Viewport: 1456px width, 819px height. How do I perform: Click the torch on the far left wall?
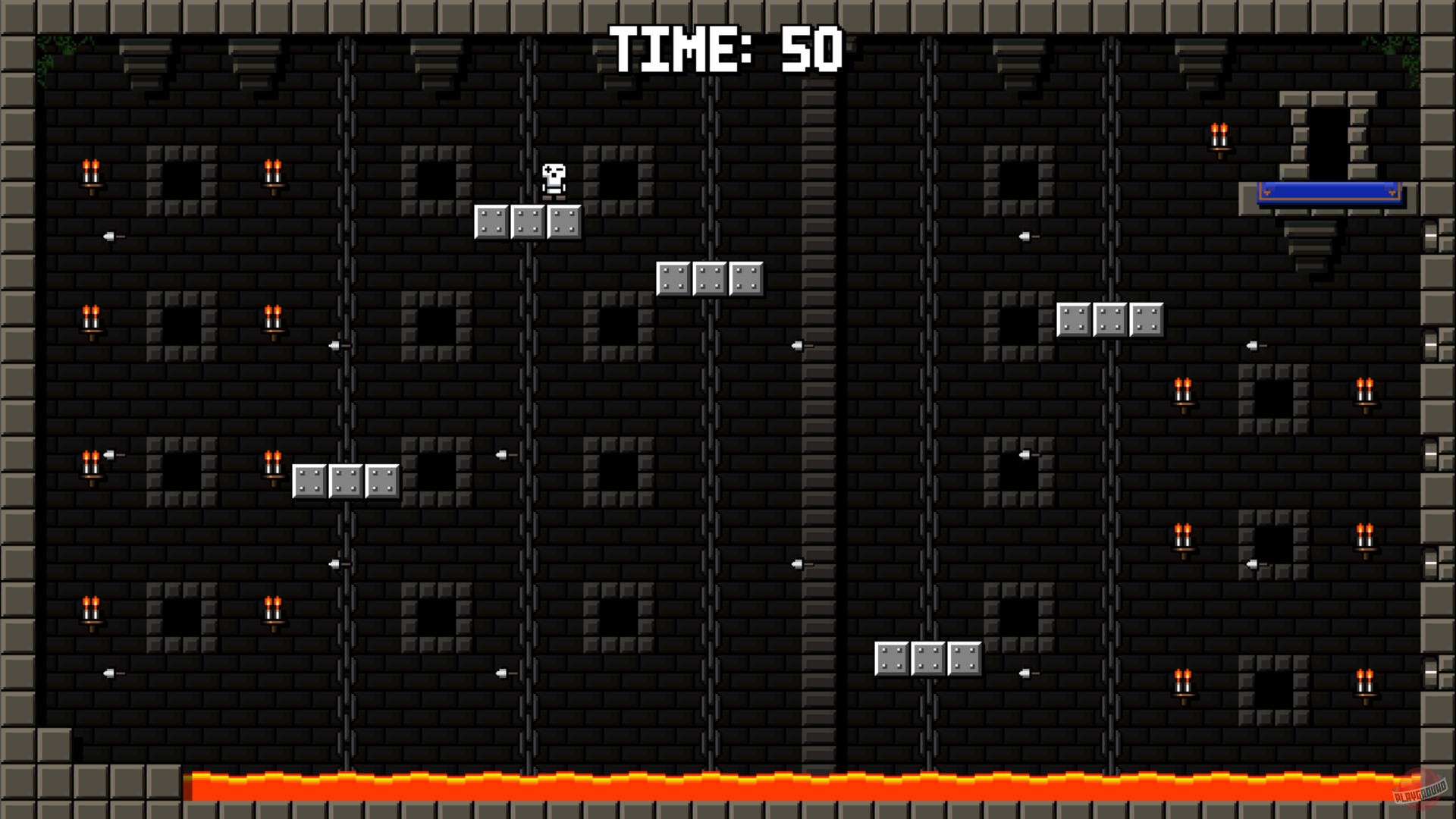[91, 171]
